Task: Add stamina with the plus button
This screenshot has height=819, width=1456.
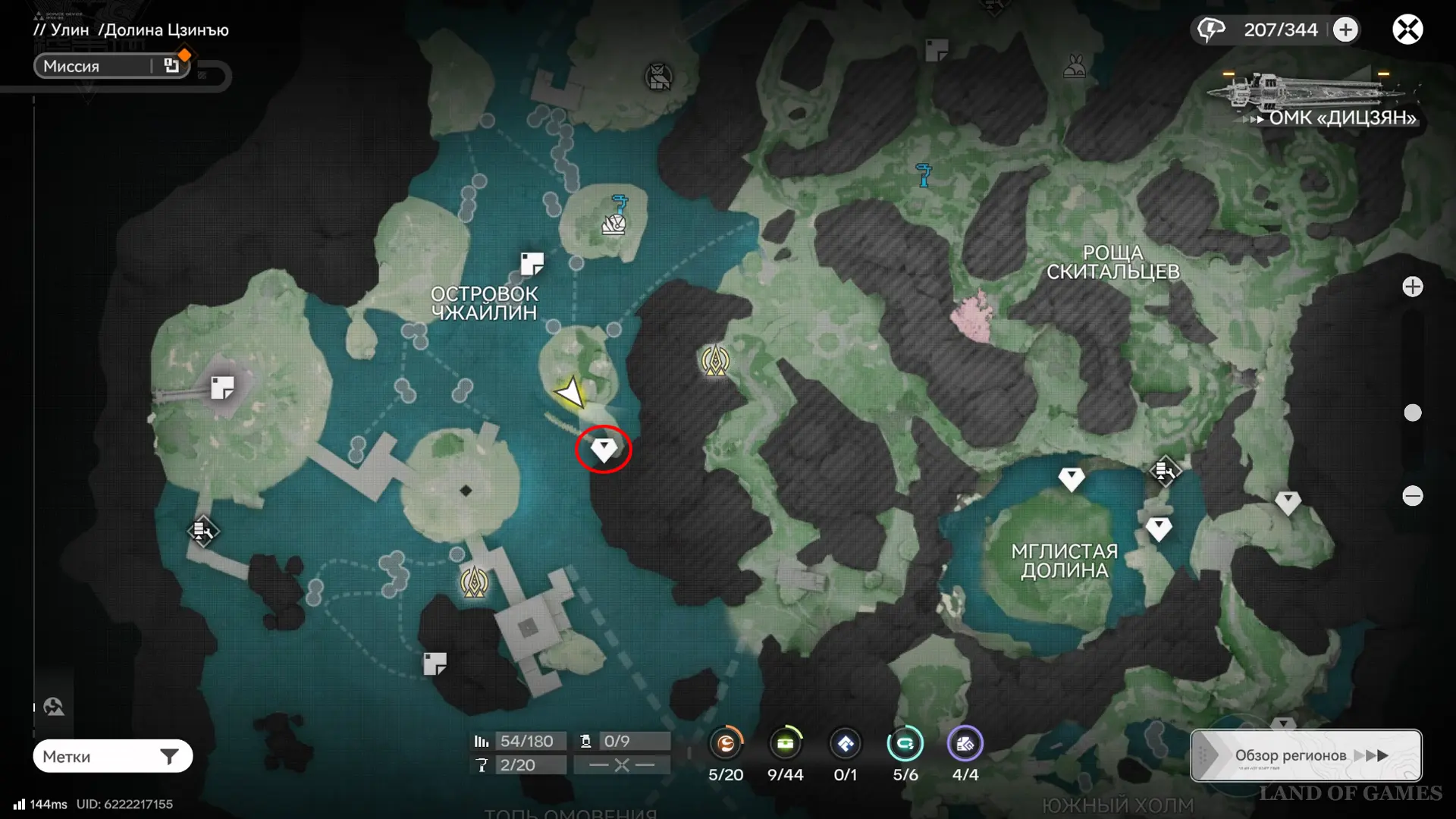Action: click(1345, 30)
